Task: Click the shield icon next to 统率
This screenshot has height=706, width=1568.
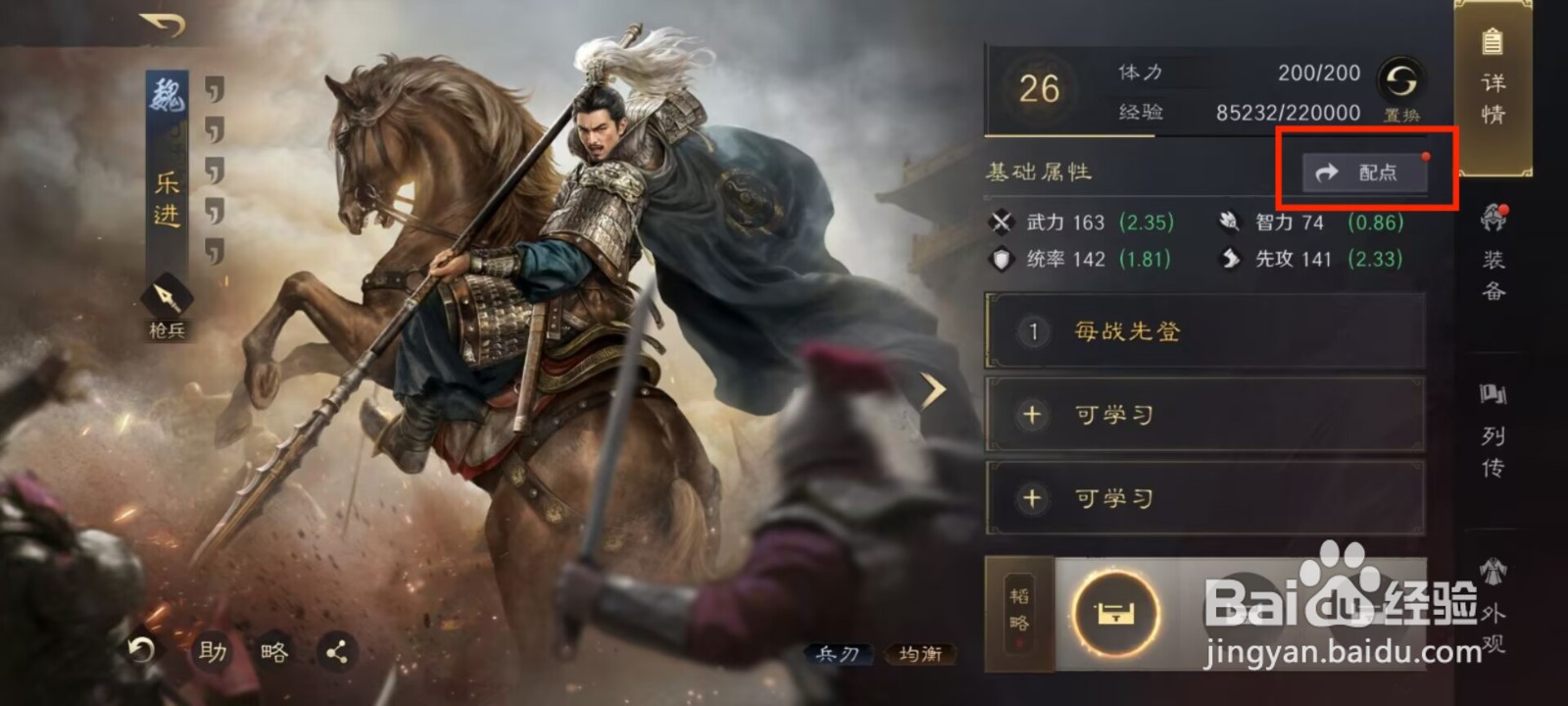Action: 1001,259
